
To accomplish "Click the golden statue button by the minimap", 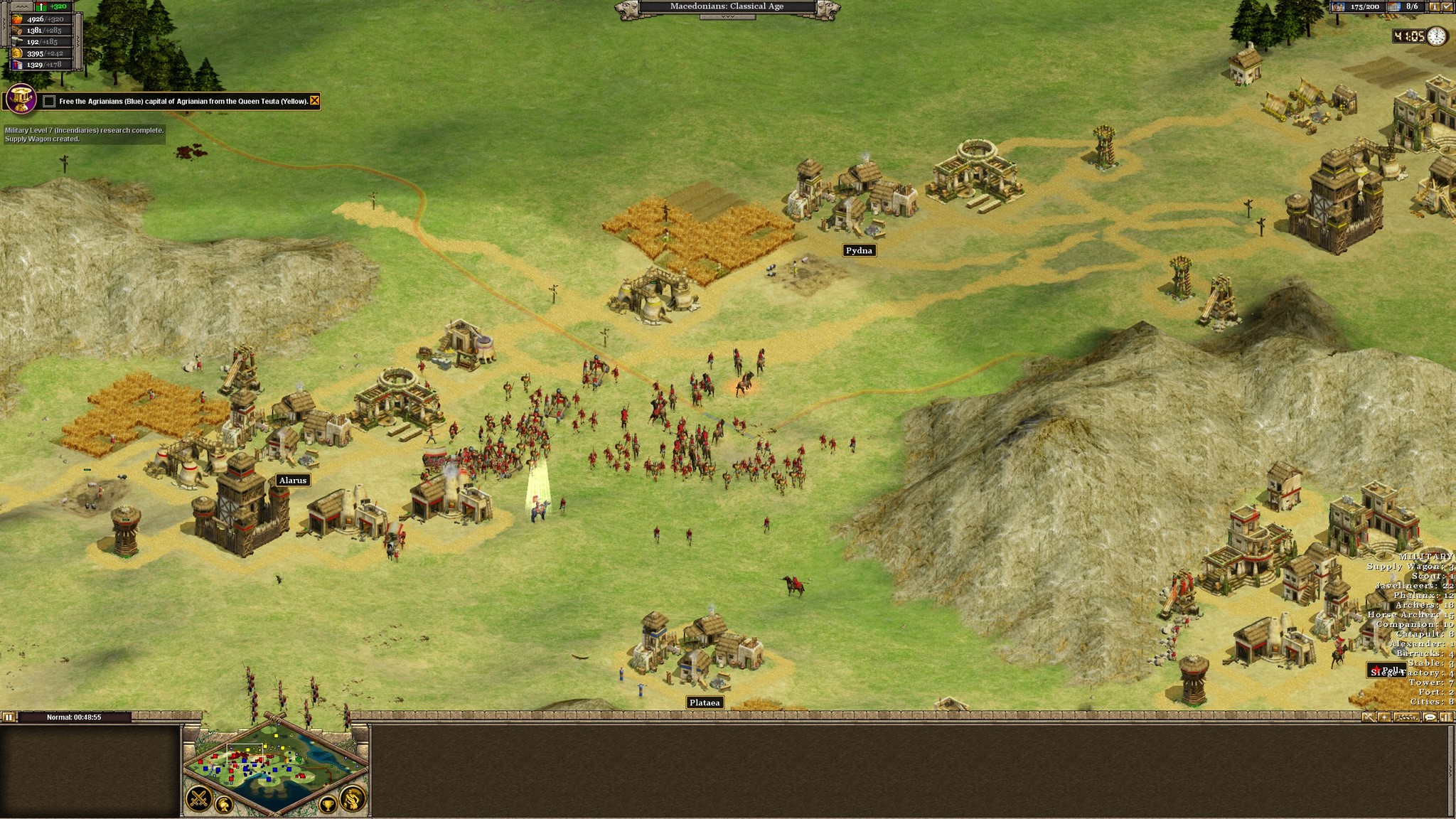I will coord(353,800).
